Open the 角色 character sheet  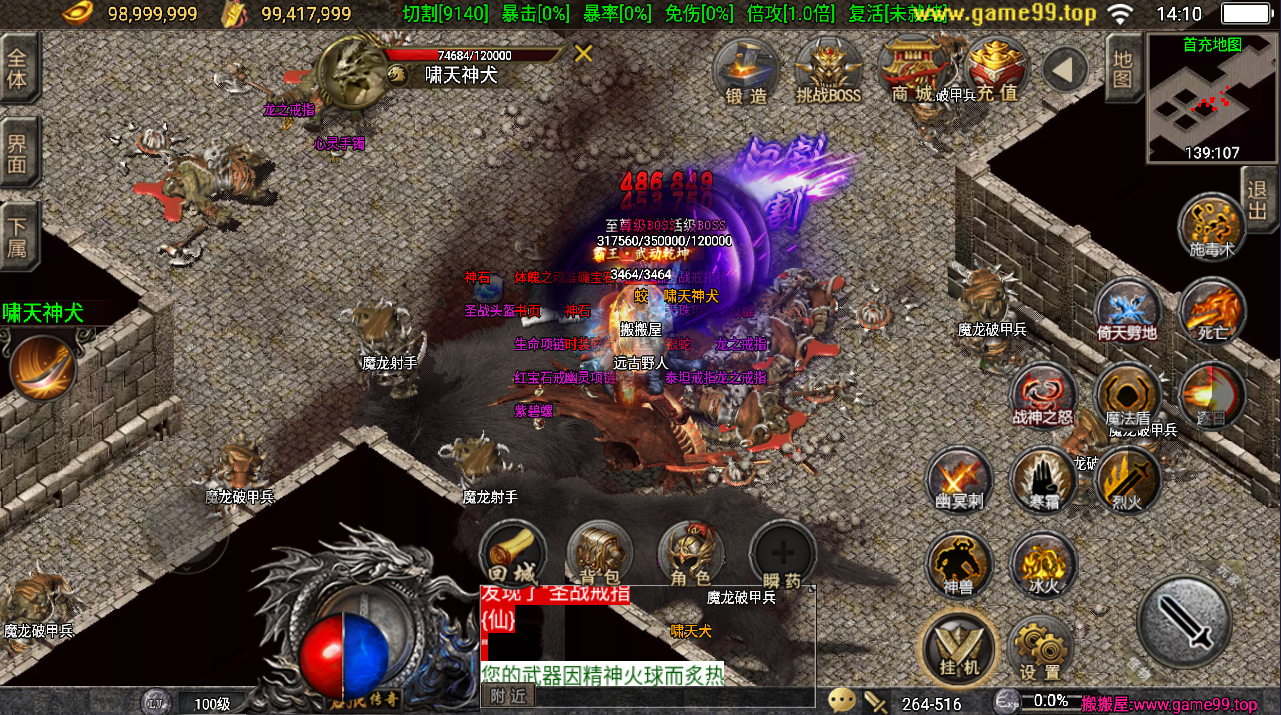tap(690, 553)
